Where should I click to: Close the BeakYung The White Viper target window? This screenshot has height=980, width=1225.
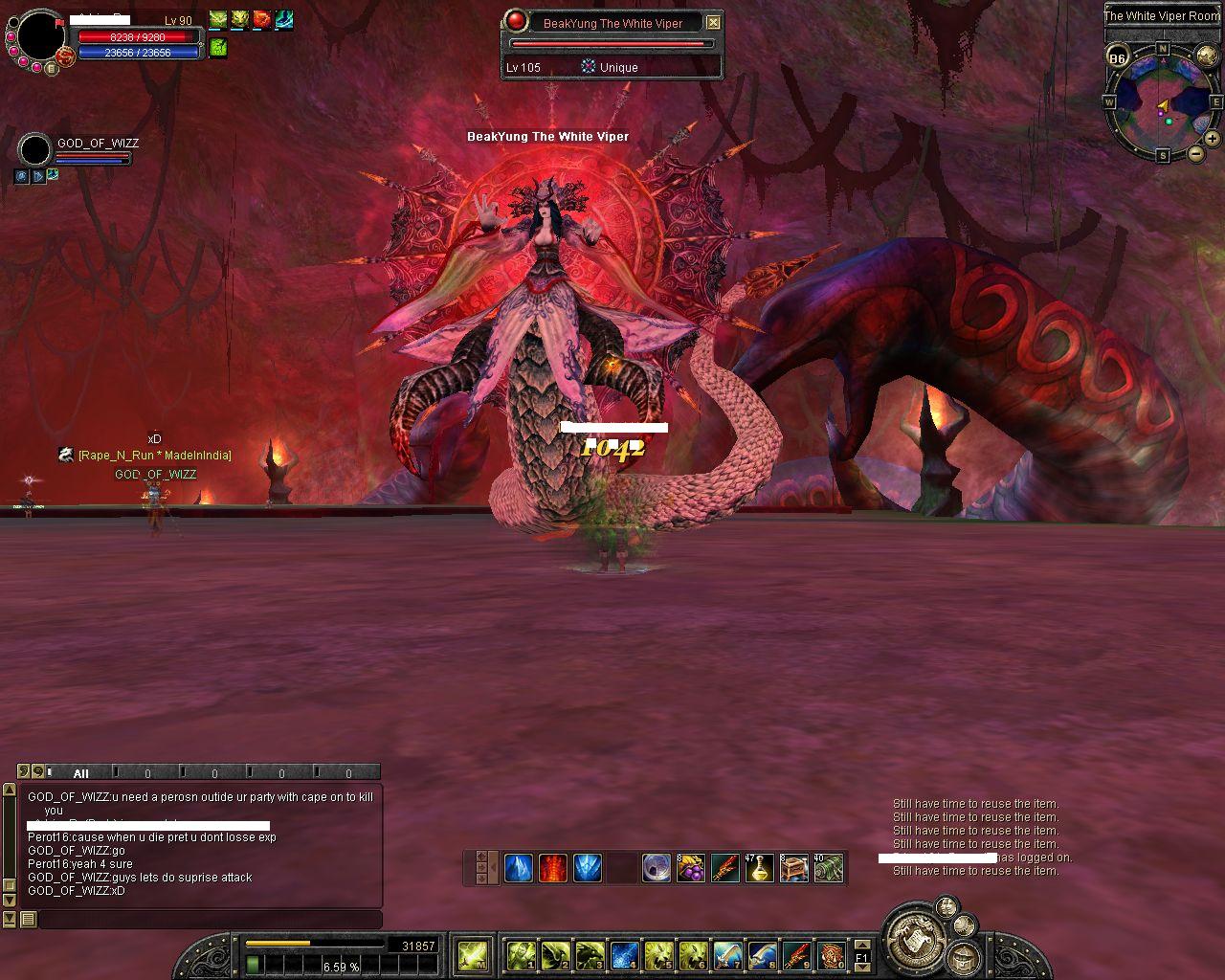pos(713,22)
